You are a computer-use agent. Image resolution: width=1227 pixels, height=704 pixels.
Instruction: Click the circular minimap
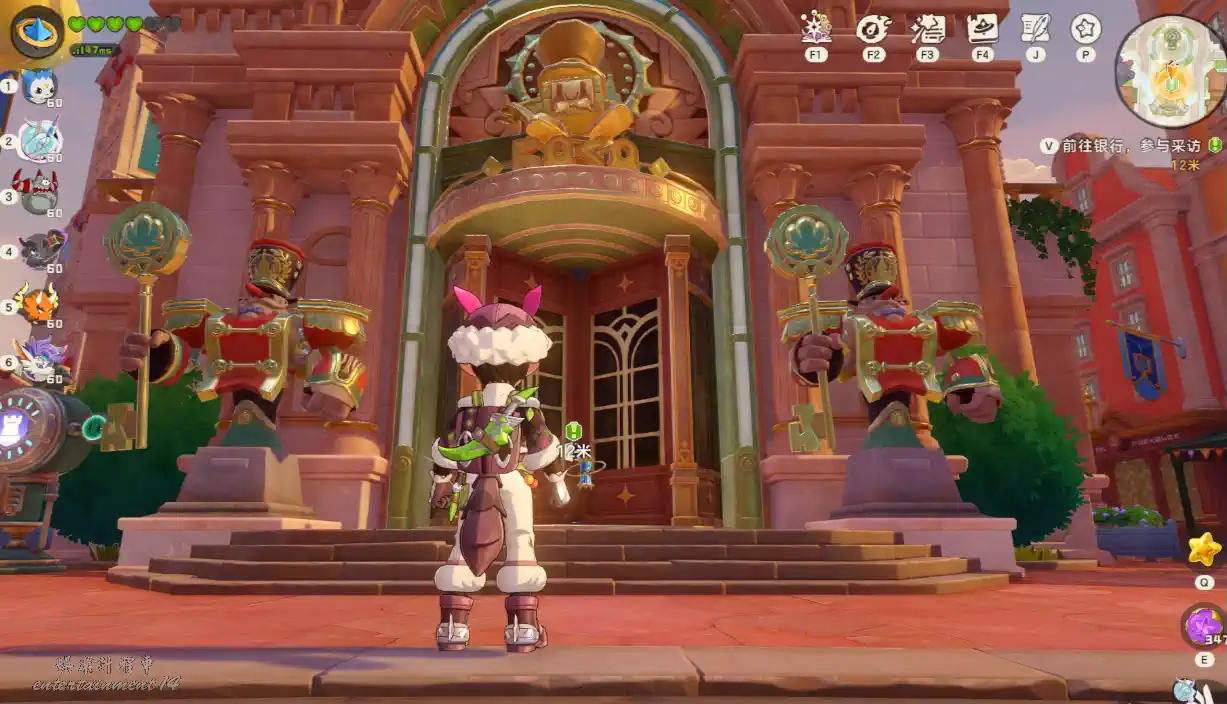click(x=1168, y=71)
